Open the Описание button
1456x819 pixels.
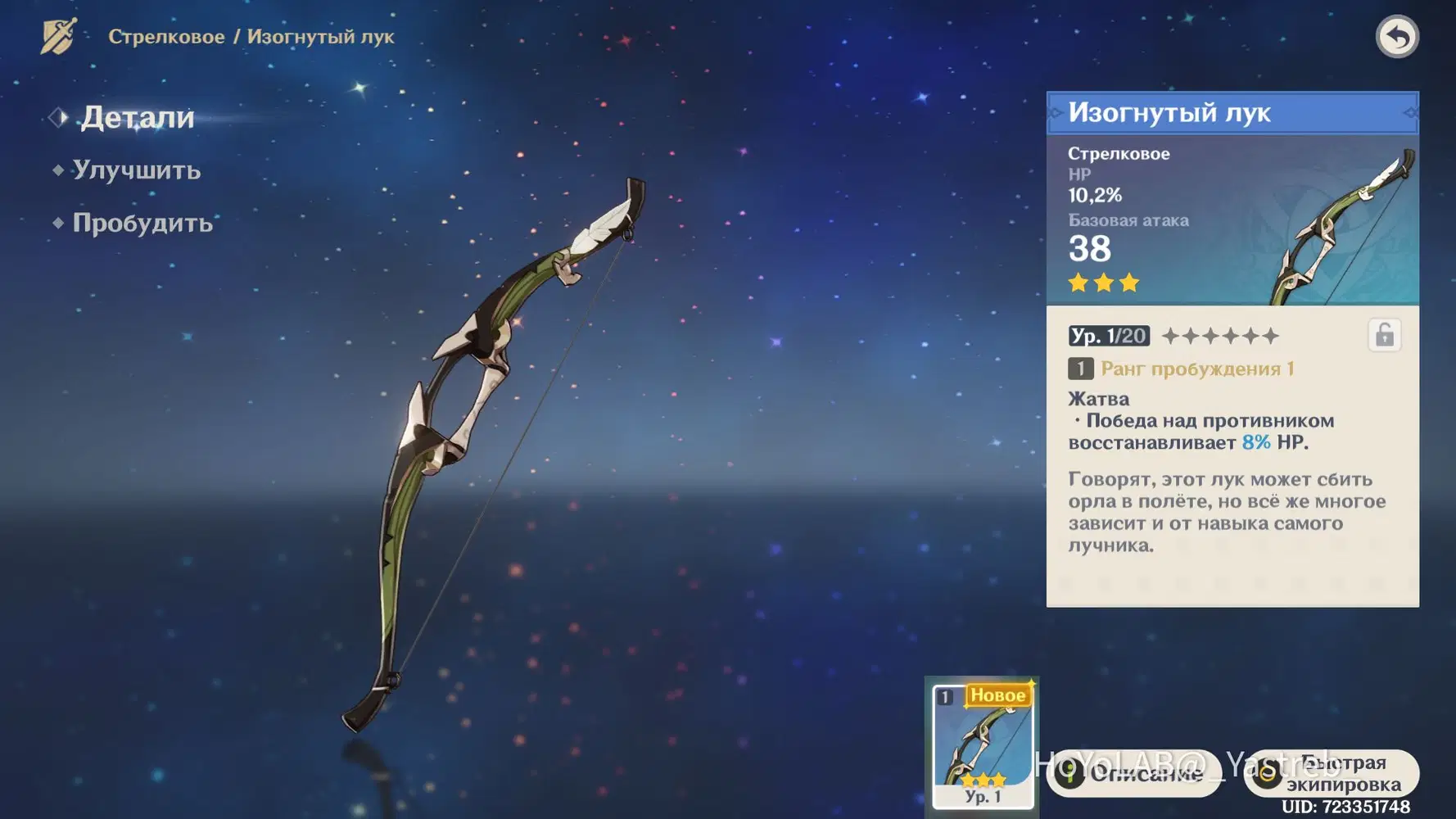pyautogui.click(x=1134, y=773)
